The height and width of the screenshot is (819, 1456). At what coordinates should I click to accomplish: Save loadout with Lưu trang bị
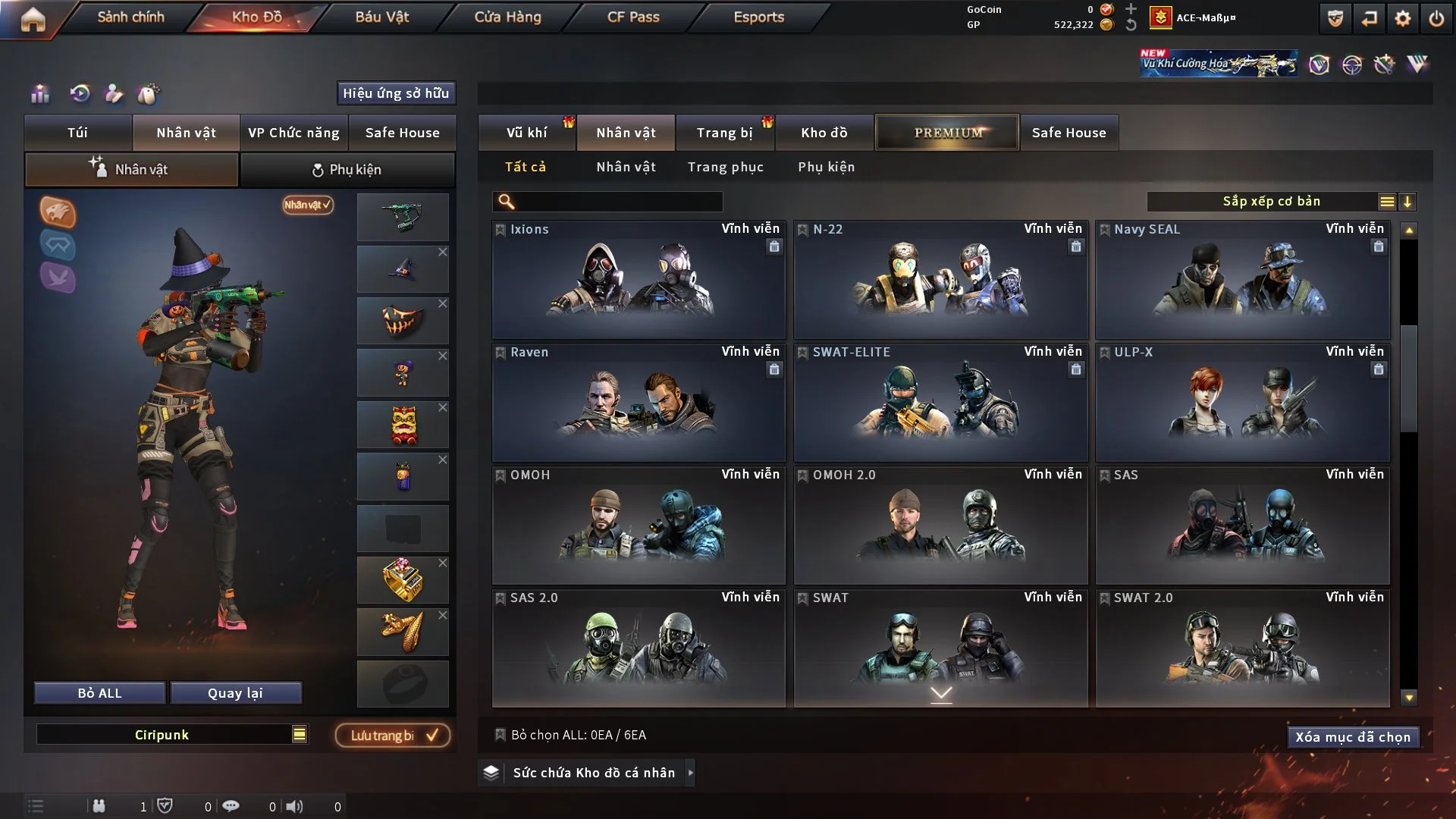[393, 736]
